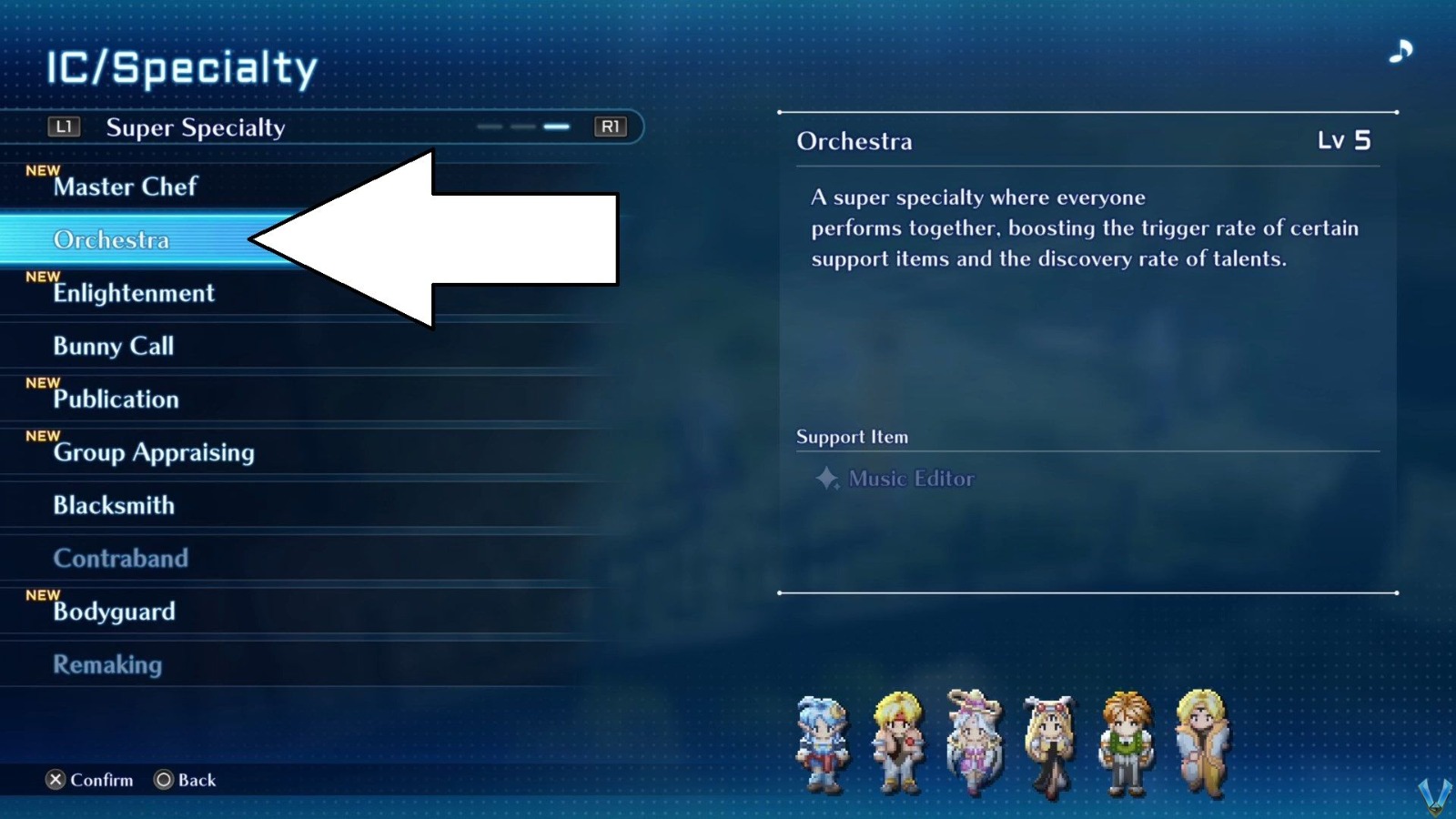Click the V logo watermark bottom right
The image size is (1456, 819).
click(x=1433, y=796)
